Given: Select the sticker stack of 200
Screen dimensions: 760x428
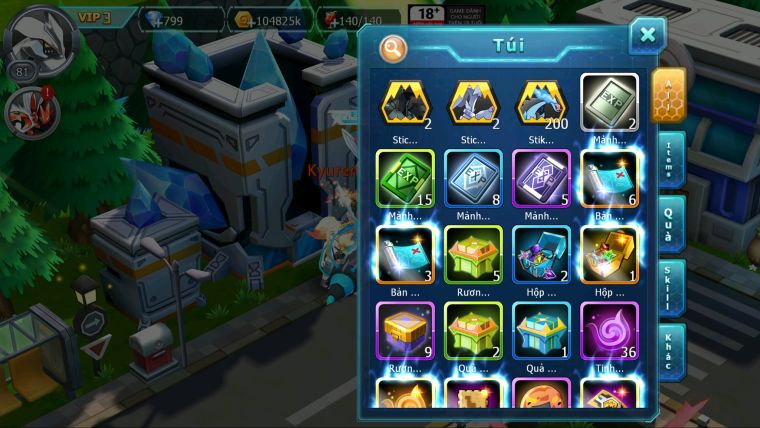Looking at the screenshot, I should (x=541, y=103).
